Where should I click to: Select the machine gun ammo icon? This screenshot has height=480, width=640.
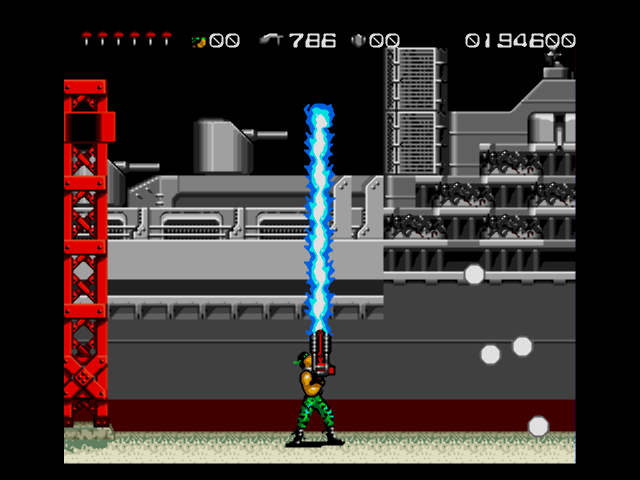[271, 40]
